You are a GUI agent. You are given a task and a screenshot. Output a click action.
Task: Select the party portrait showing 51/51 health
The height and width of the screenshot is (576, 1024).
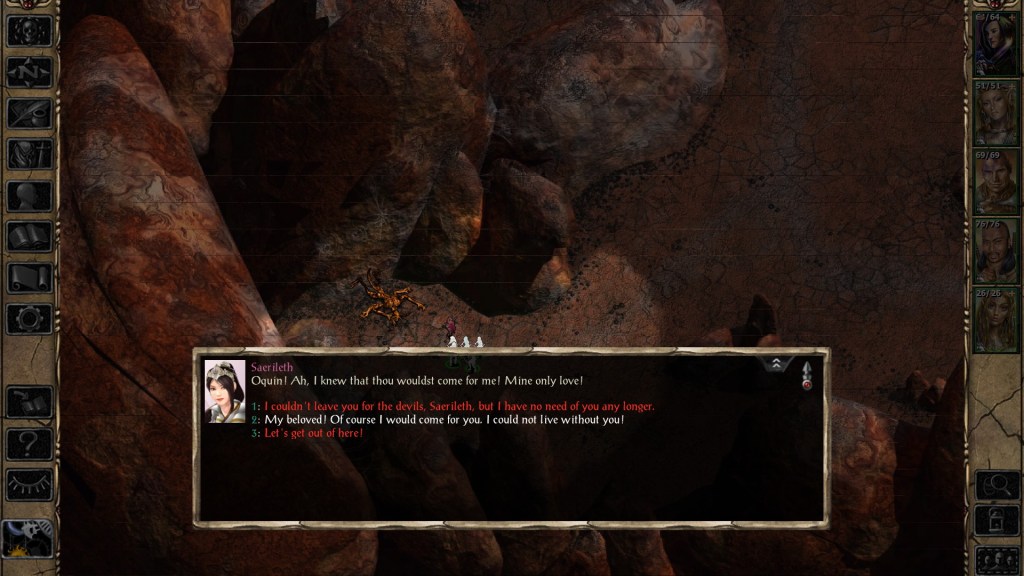coord(995,116)
